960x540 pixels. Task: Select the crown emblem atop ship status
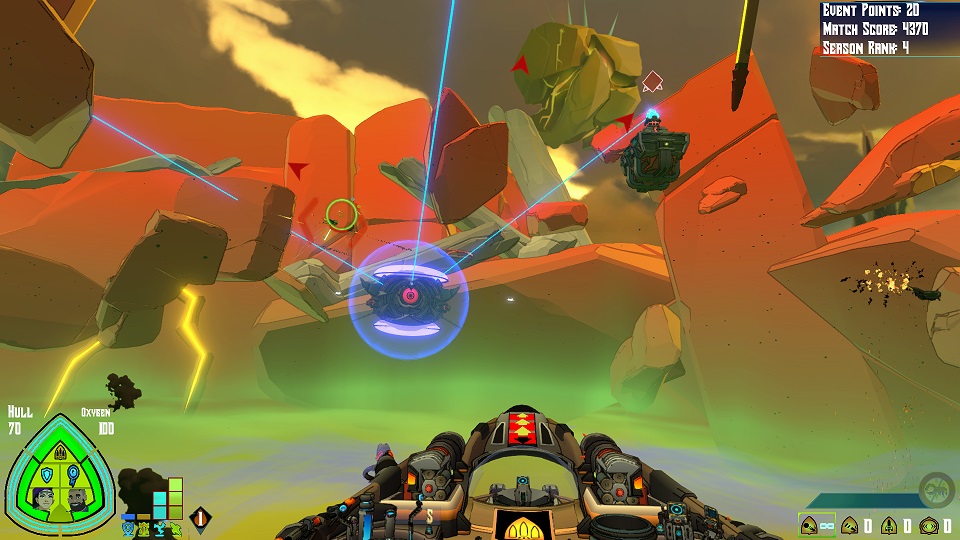coord(59,452)
